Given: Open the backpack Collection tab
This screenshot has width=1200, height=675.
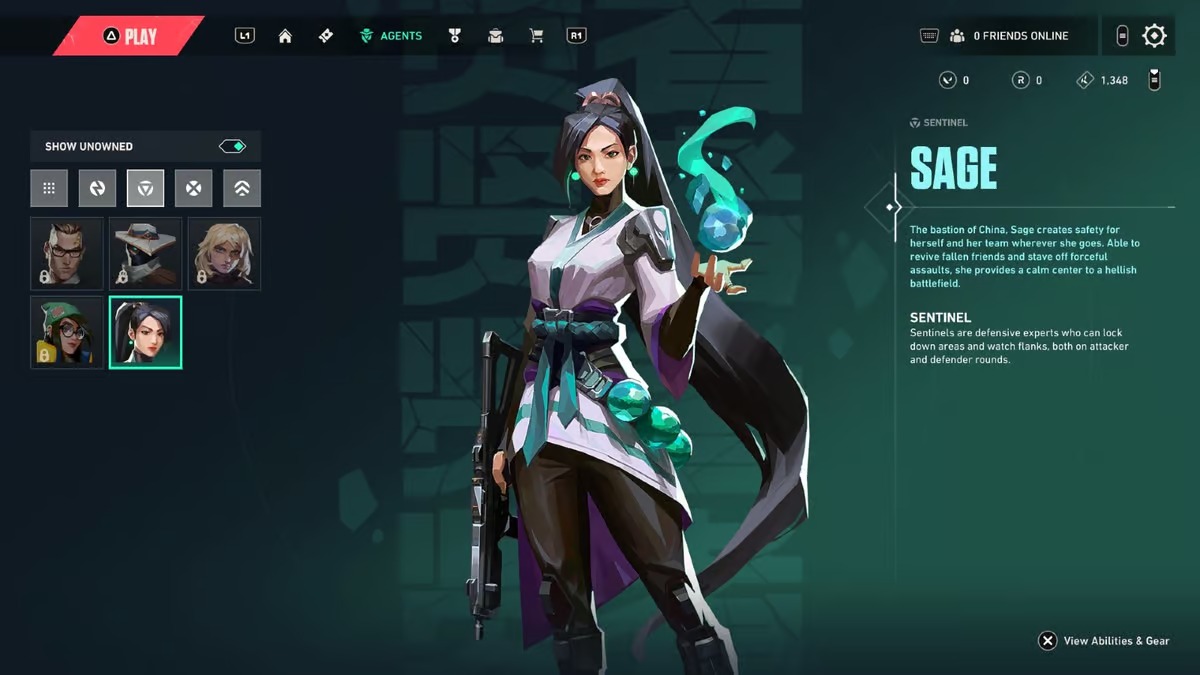Looking at the screenshot, I should (495, 36).
